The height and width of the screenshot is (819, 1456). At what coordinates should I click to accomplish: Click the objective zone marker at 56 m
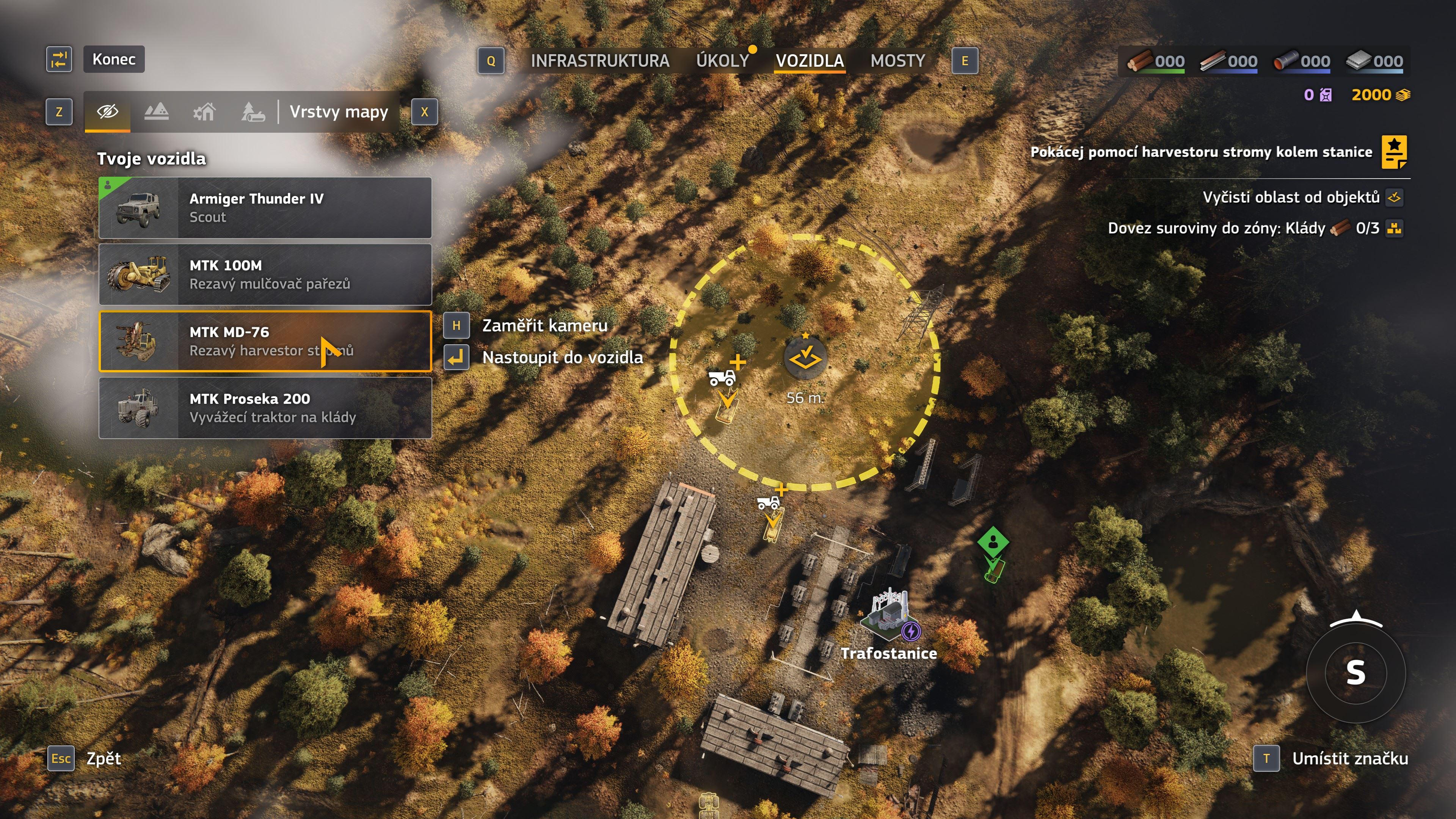(805, 358)
